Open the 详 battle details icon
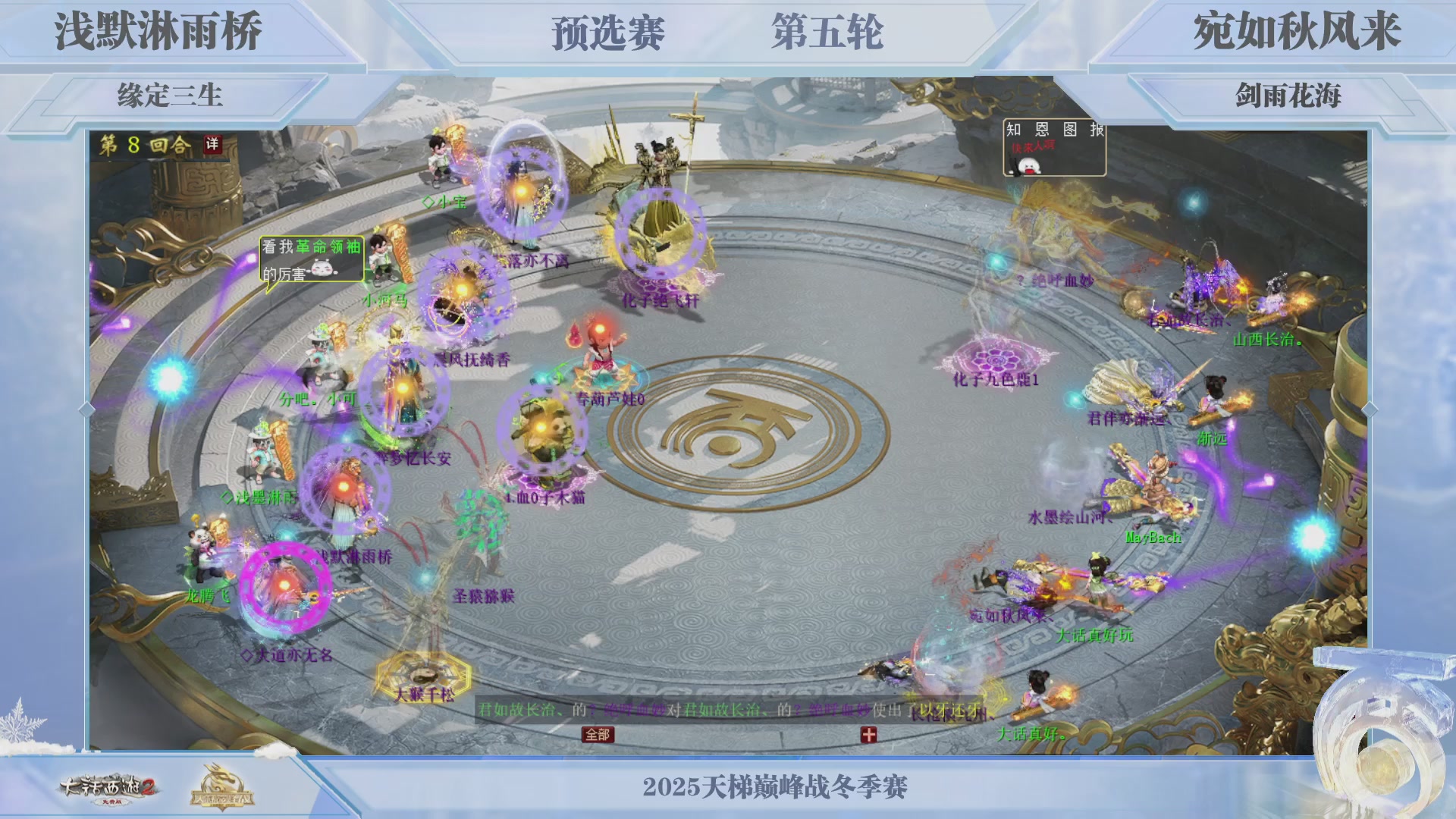 tap(214, 143)
